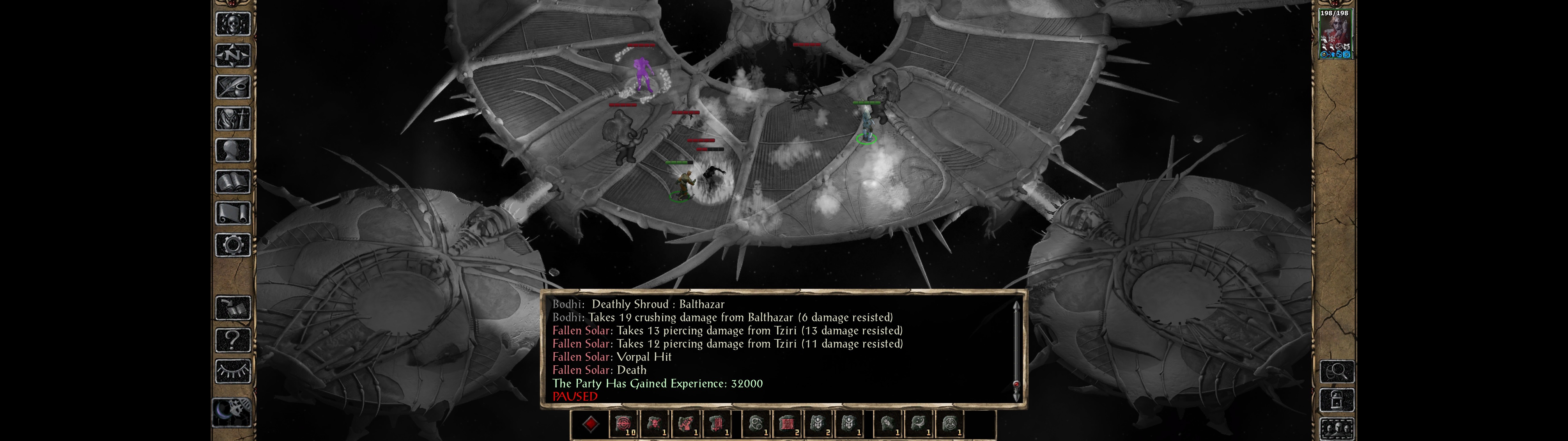Open the inventory screen from the sidebar

coord(232,118)
